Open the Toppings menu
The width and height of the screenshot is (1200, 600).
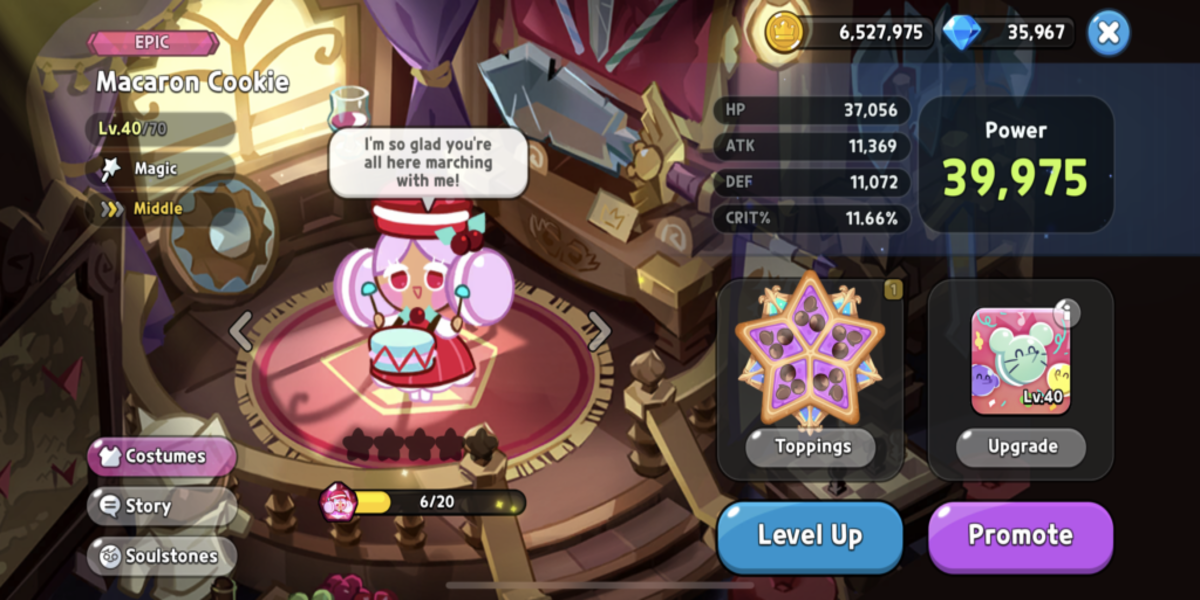(x=811, y=446)
